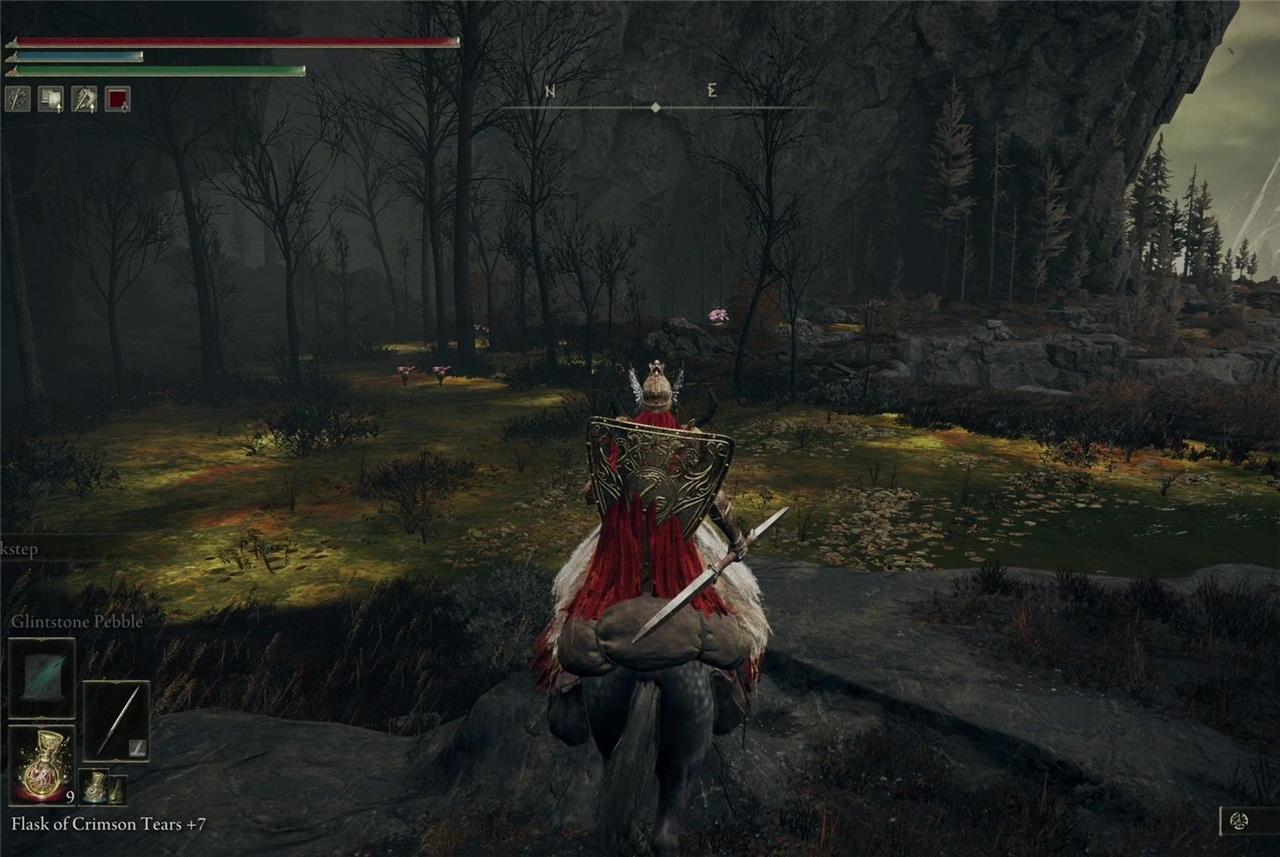1280x857 pixels.
Task: Click the first weapon buff status icon
Action: coord(17,99)
